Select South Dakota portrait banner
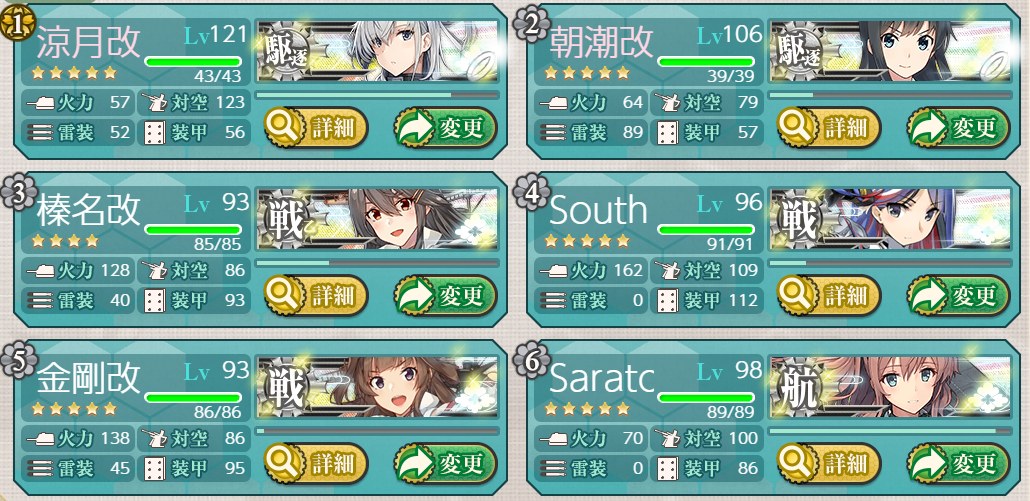1030x501 pixels. (890, 220)
